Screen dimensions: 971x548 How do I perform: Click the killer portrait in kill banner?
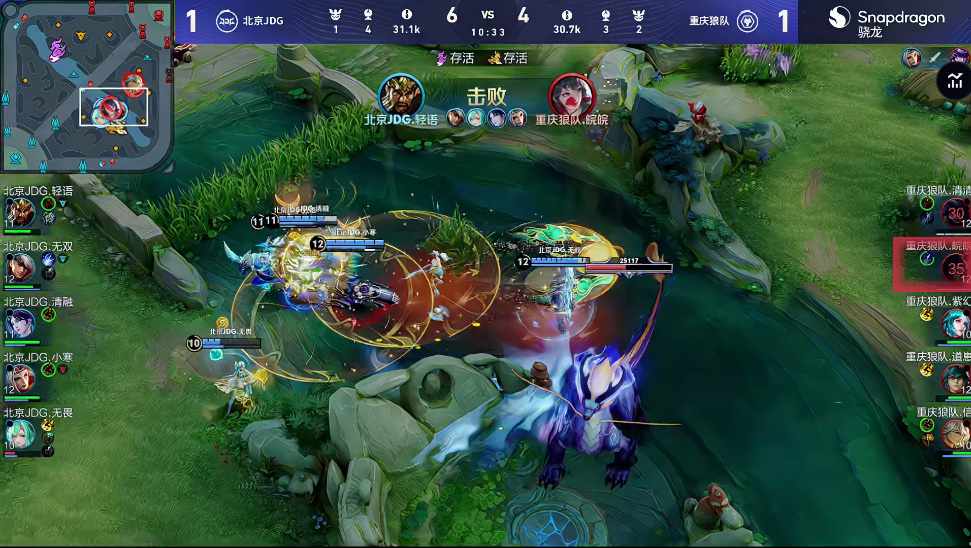[401, 95]
